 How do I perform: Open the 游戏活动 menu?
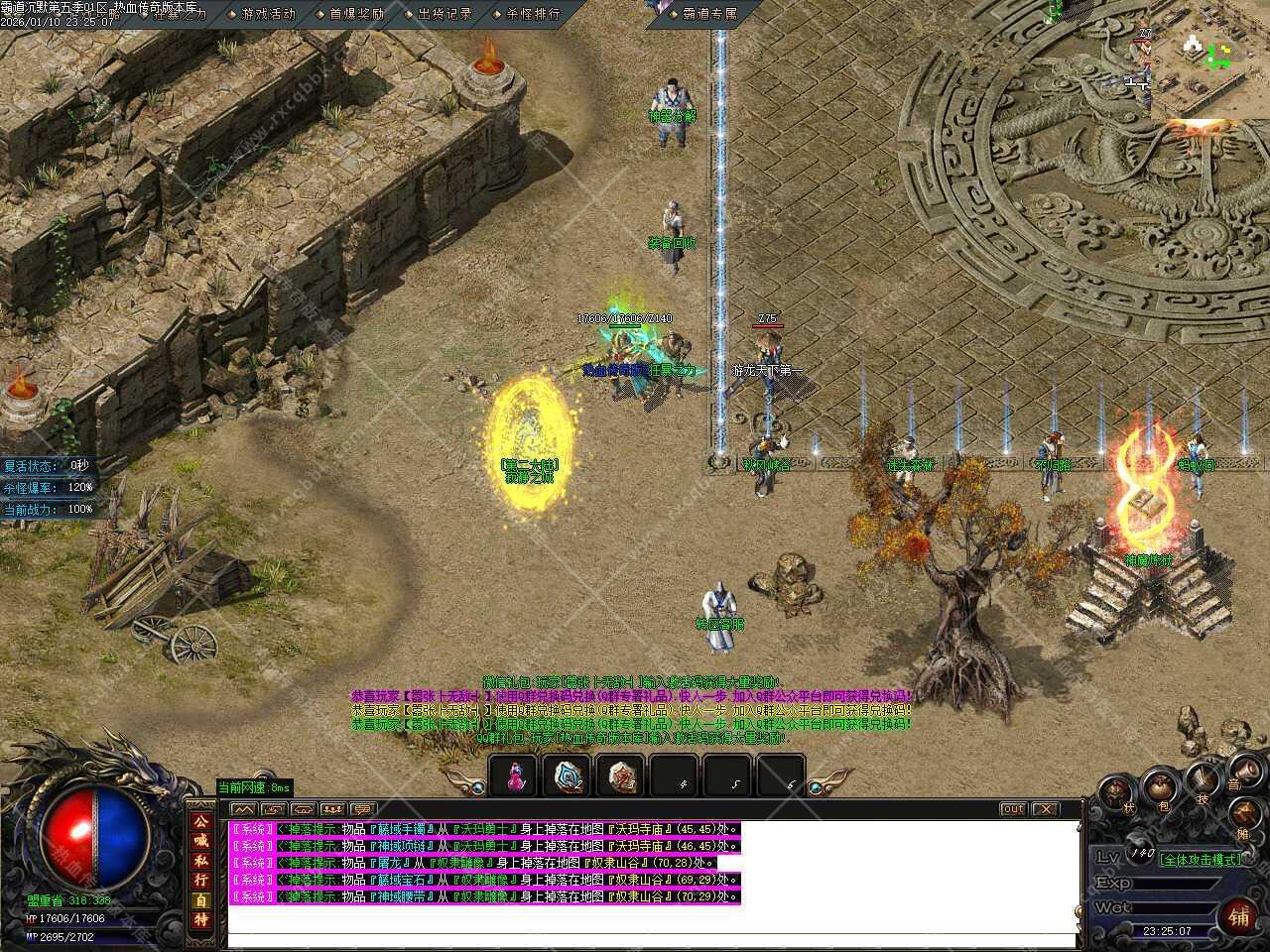point(268,14)
